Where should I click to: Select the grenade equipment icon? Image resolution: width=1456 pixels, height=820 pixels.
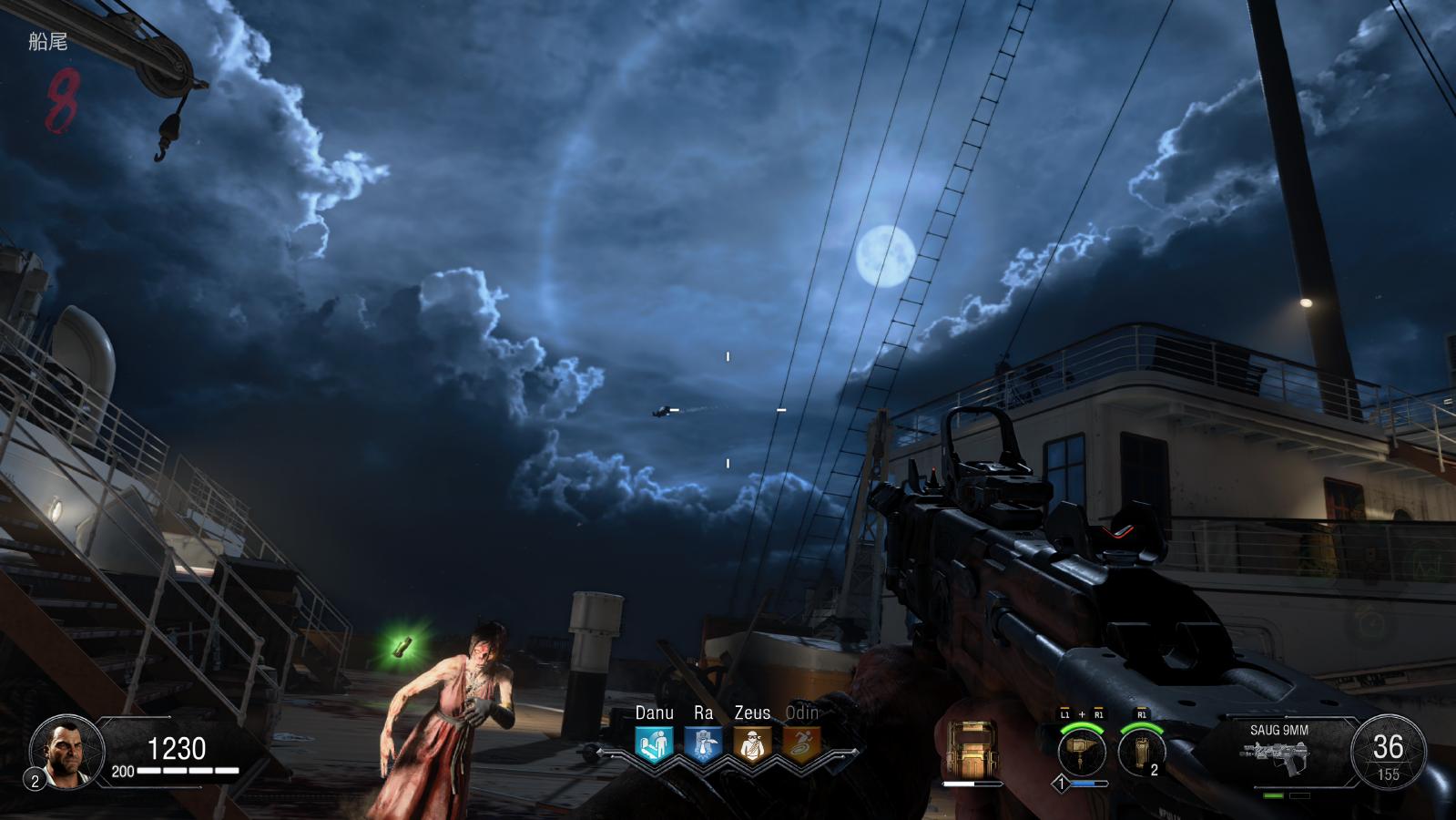[x=1142, y=752]
